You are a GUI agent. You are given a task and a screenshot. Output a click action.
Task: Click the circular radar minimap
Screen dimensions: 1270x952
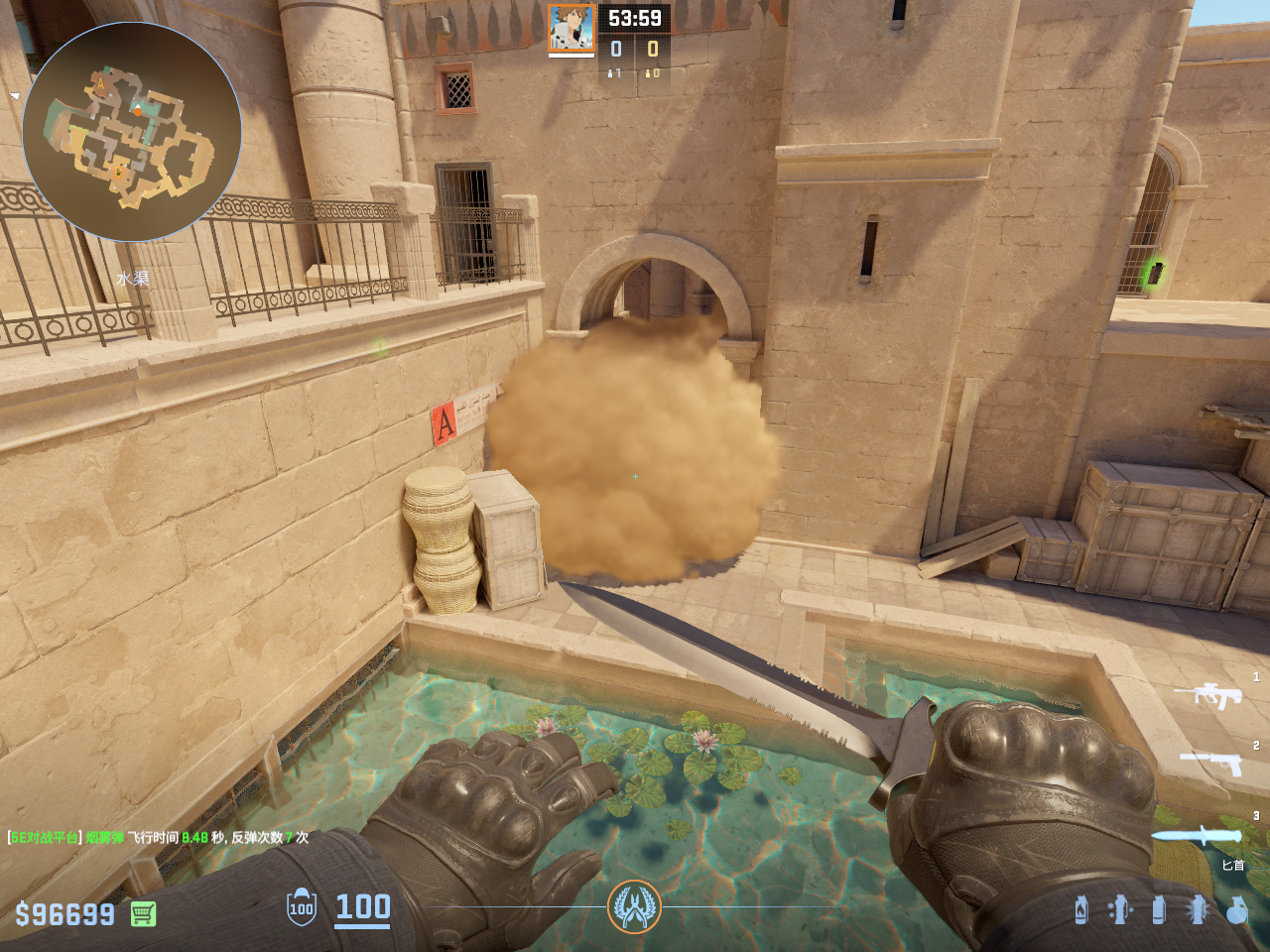pos(132,132)
